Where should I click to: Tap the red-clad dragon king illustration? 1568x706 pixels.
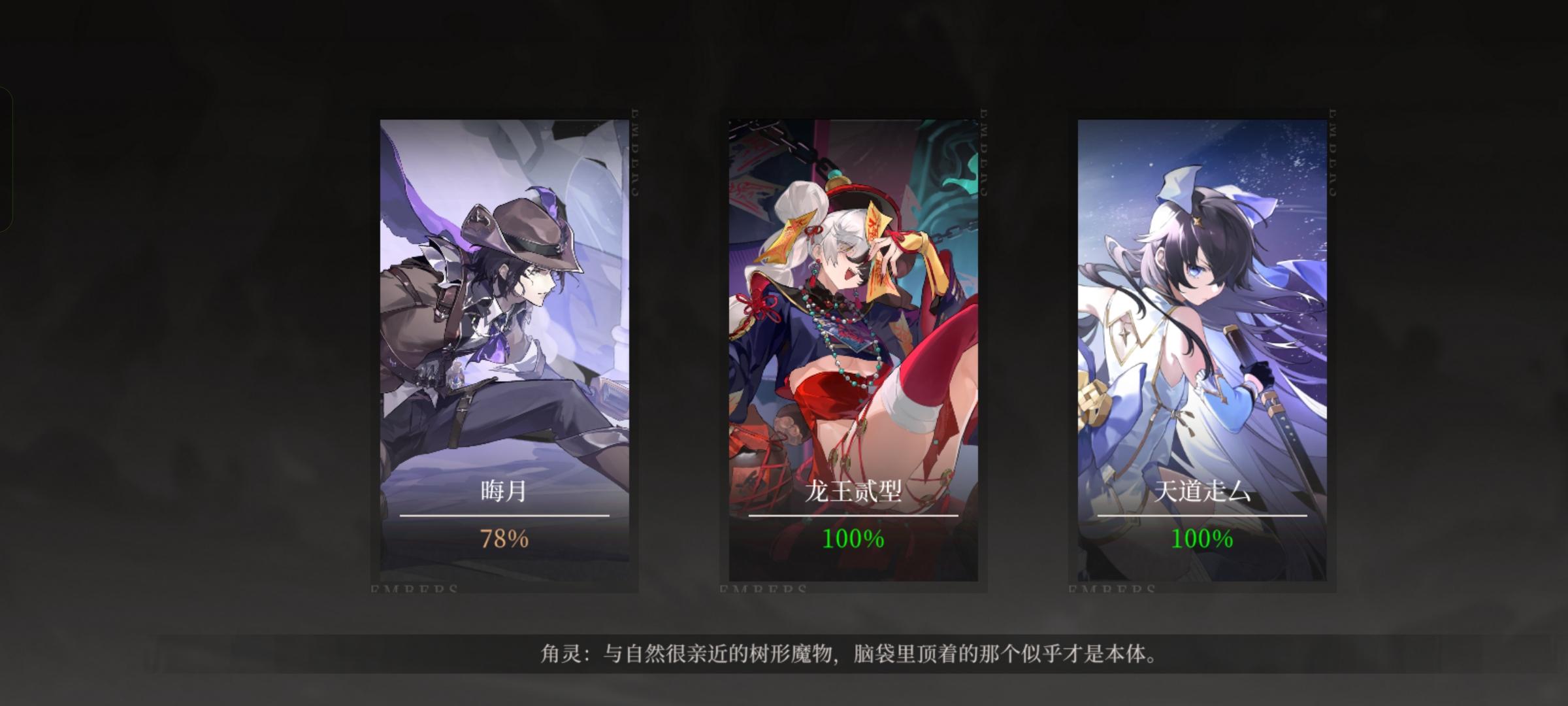843,281
